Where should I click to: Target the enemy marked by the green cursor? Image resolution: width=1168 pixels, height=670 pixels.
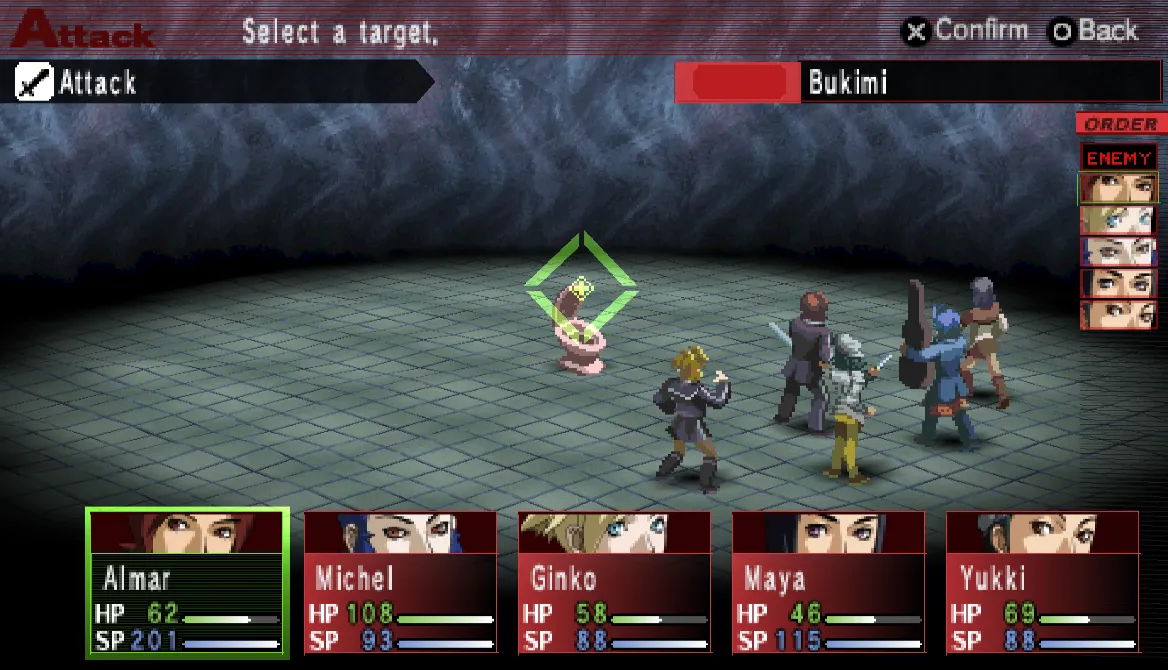[580, 325]
